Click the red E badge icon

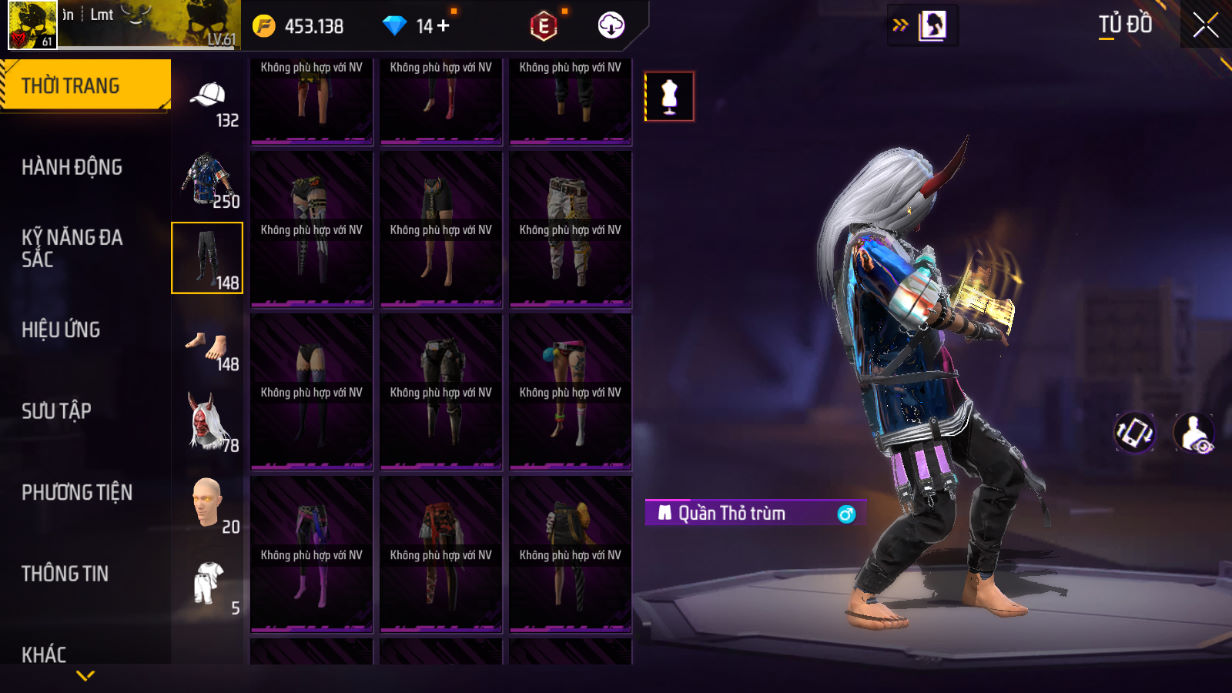(543, 27)
